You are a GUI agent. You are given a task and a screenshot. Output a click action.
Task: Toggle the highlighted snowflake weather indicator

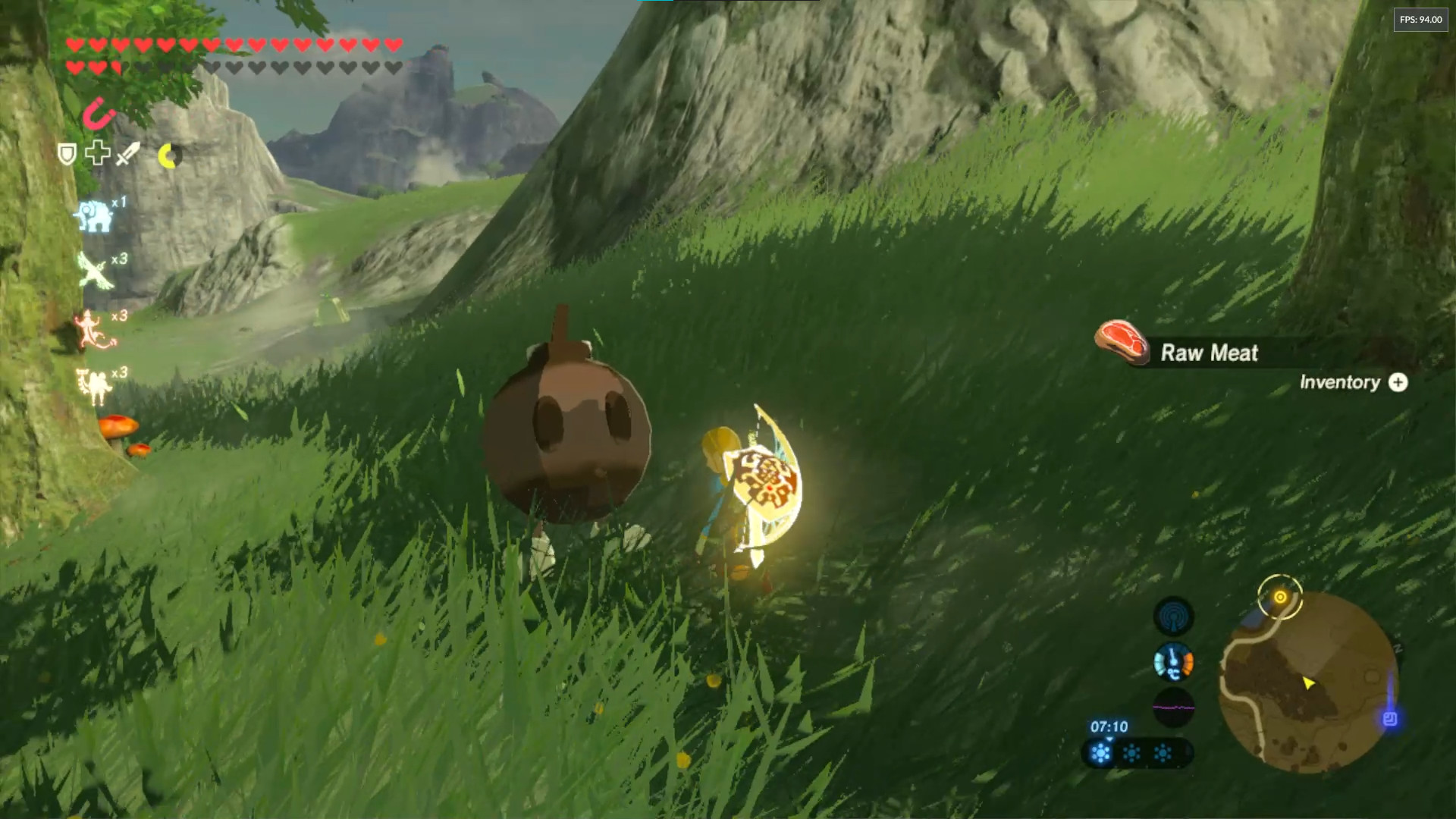click(1100, 752)
